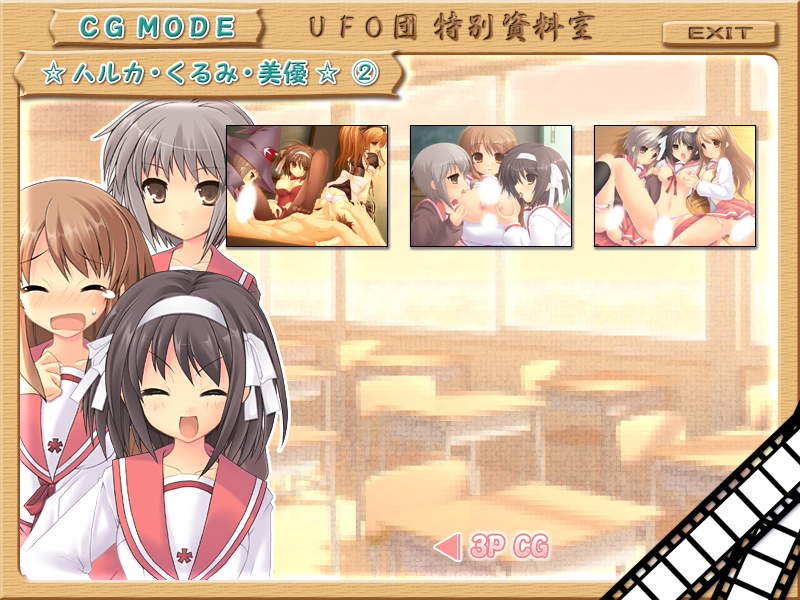800x600 pixels.
Task: View the middle gallery thumbnail
Action: pos(491,186)
